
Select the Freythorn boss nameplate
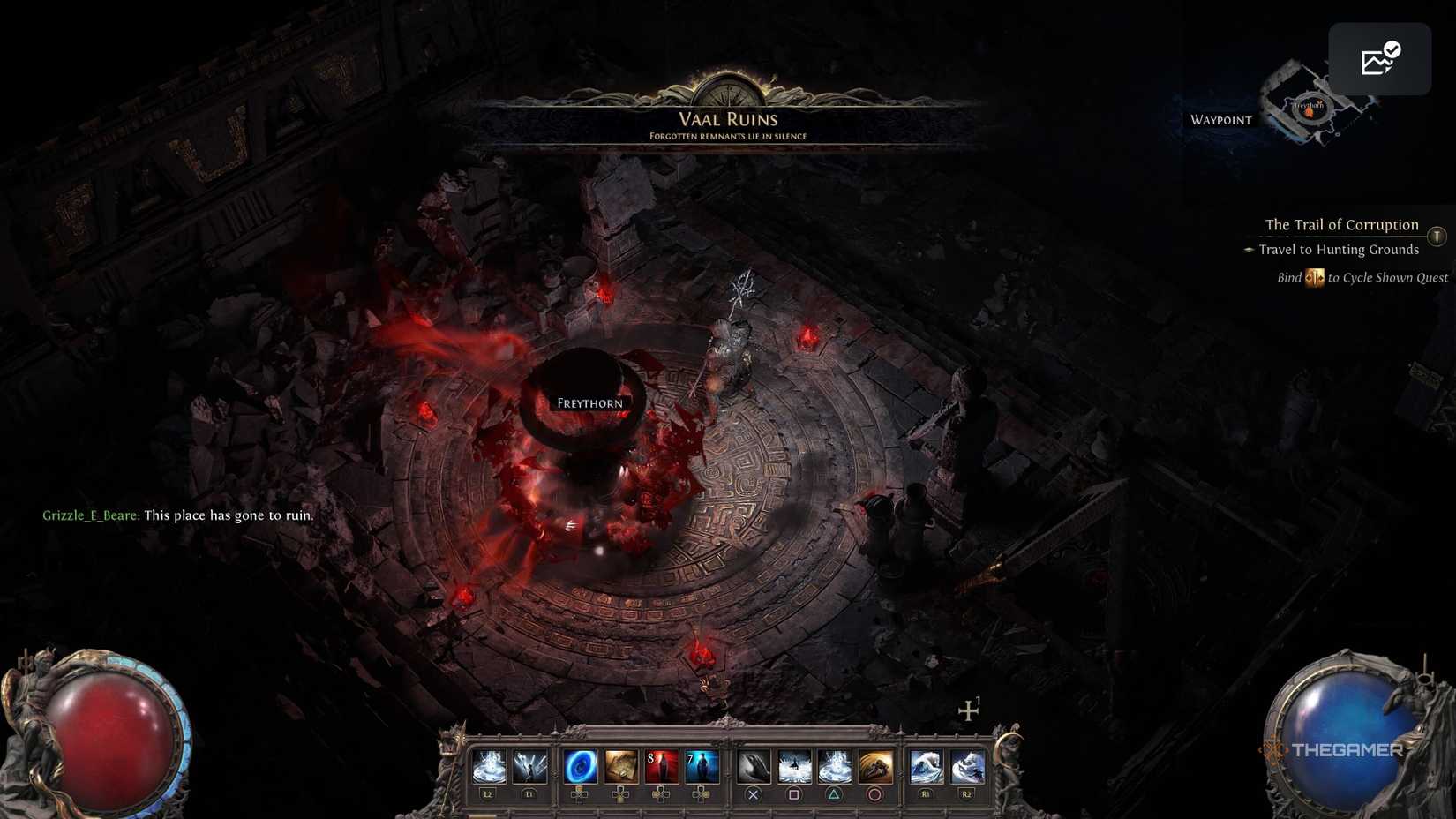tap(589, 402)
